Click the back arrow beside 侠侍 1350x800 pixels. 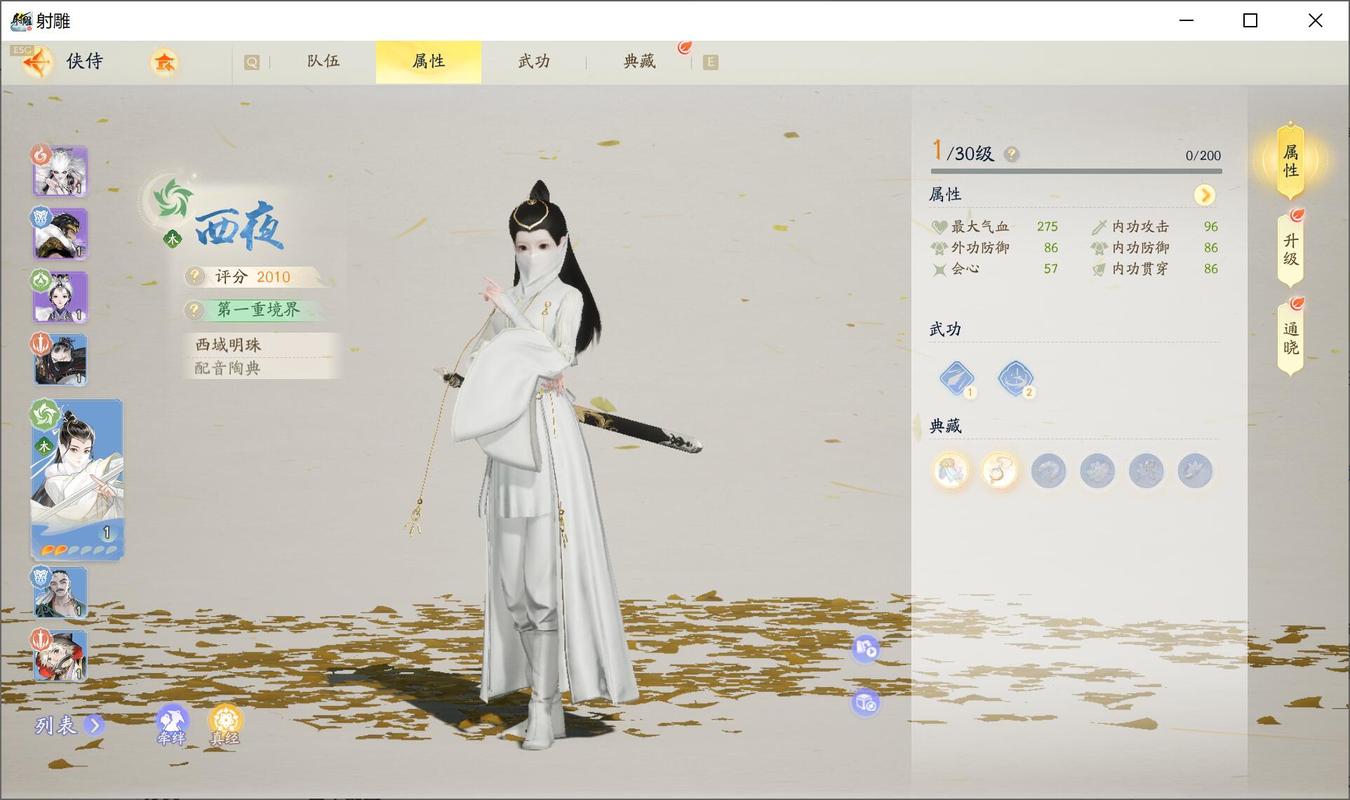pos(37,61)
